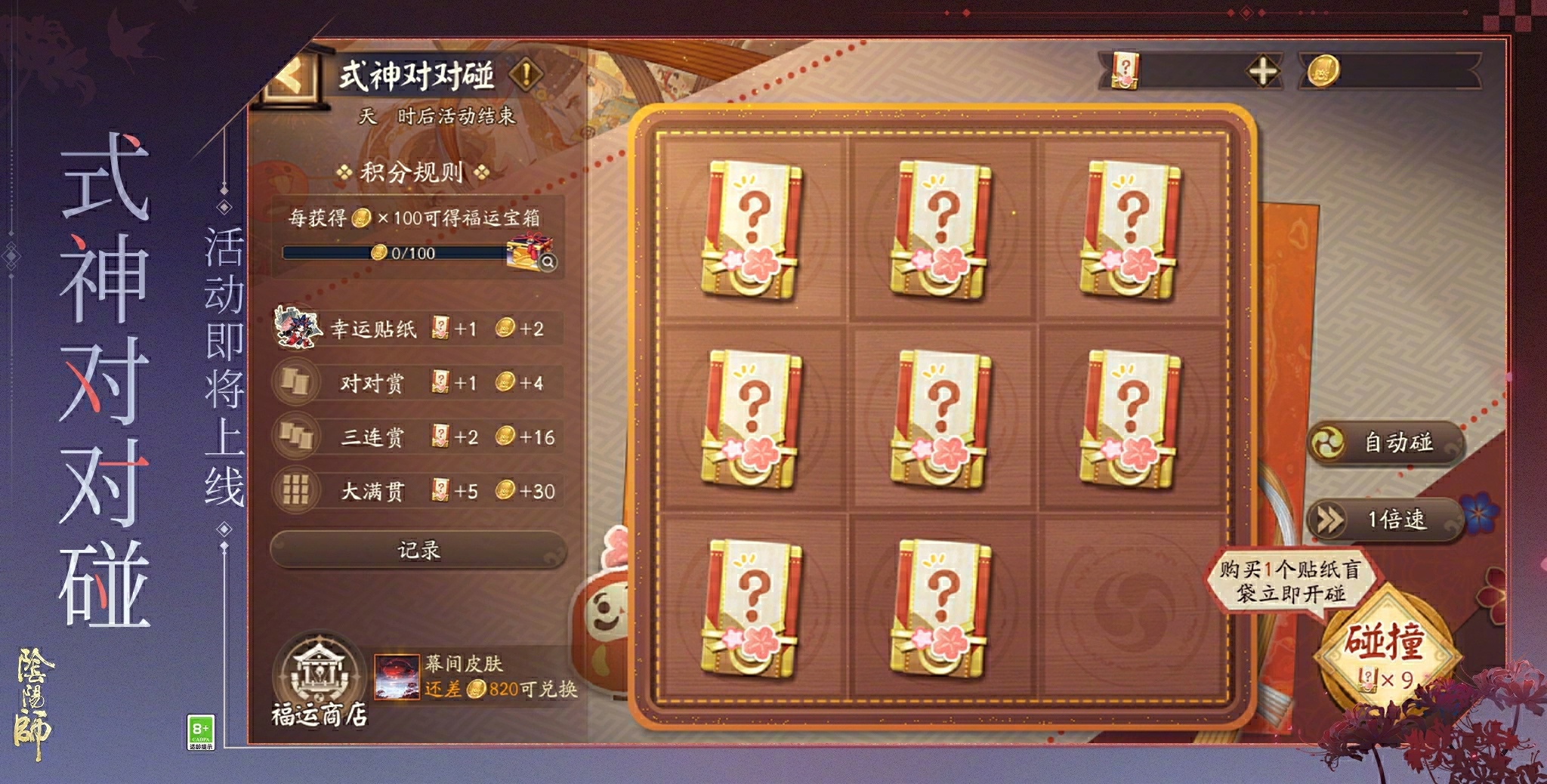Open the exclamation info icon beside the title
Image resolution: width=1547 pixels, height=784 pixels.
527,76
